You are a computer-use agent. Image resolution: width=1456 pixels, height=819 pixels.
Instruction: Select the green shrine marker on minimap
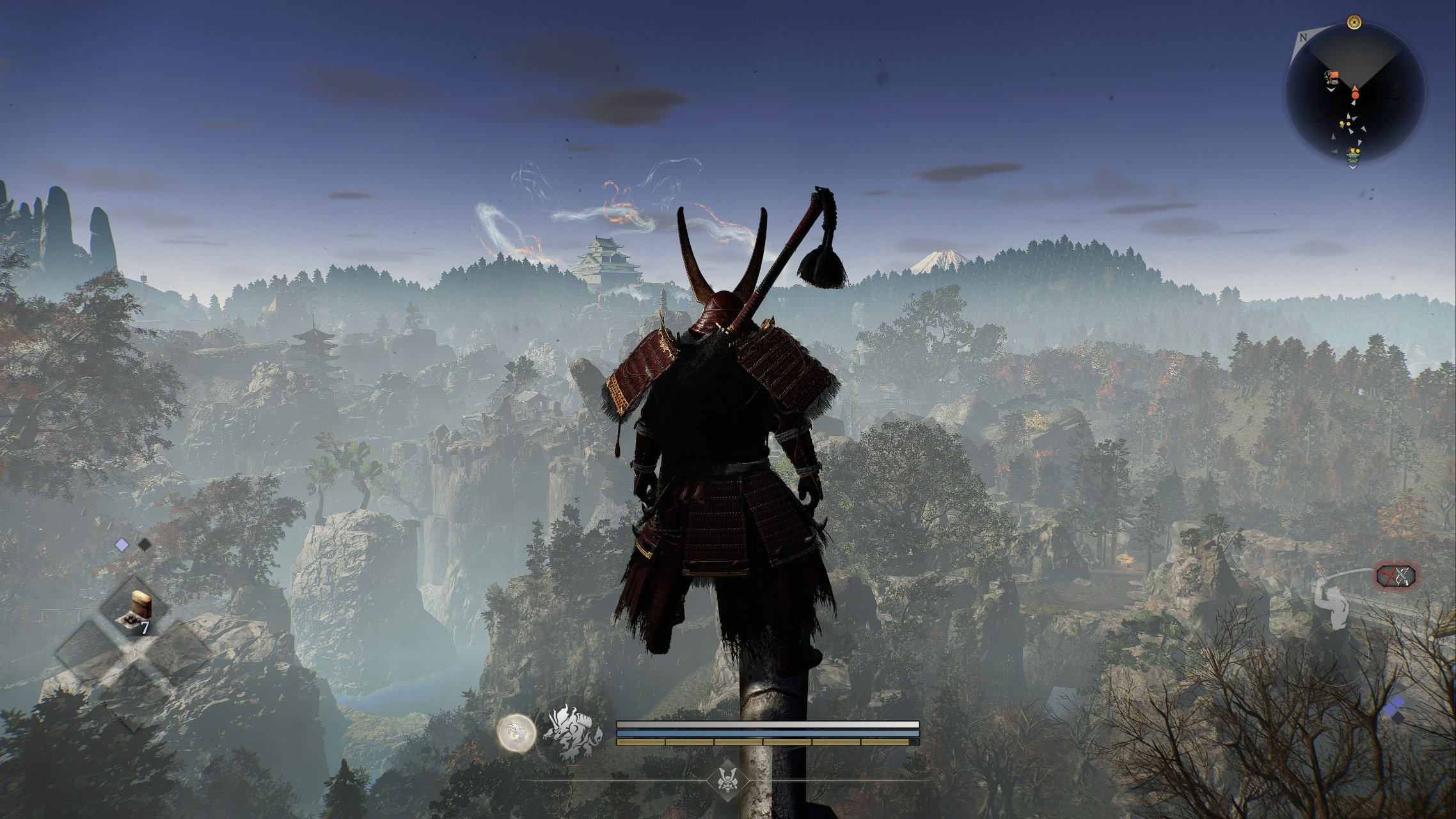click(1352, 155)
